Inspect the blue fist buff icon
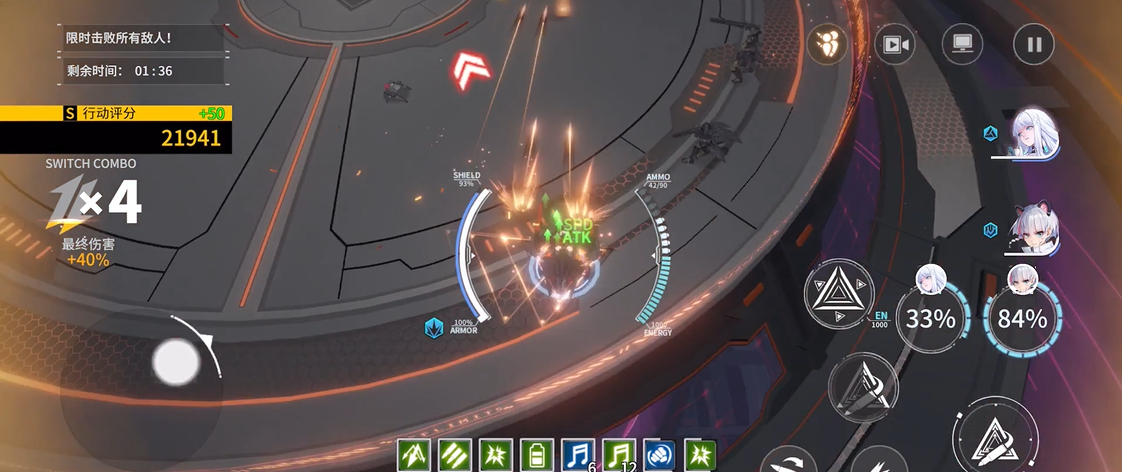This screenshot has width=1122, height=472. pos(659,455)
